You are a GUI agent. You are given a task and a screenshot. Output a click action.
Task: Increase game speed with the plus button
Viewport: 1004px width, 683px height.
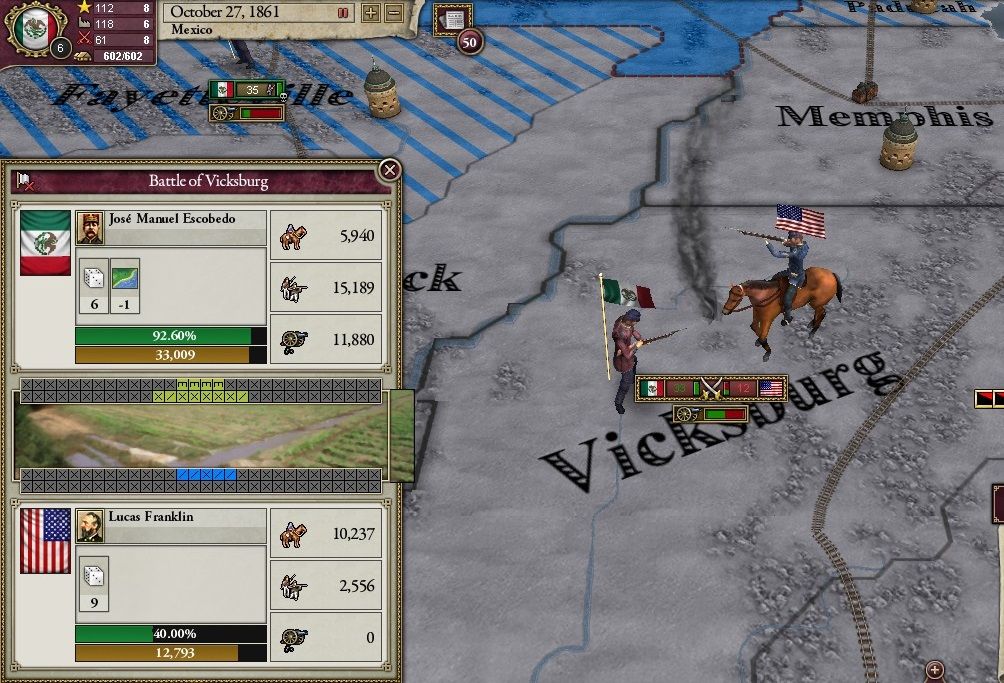(x=370, y=13)
